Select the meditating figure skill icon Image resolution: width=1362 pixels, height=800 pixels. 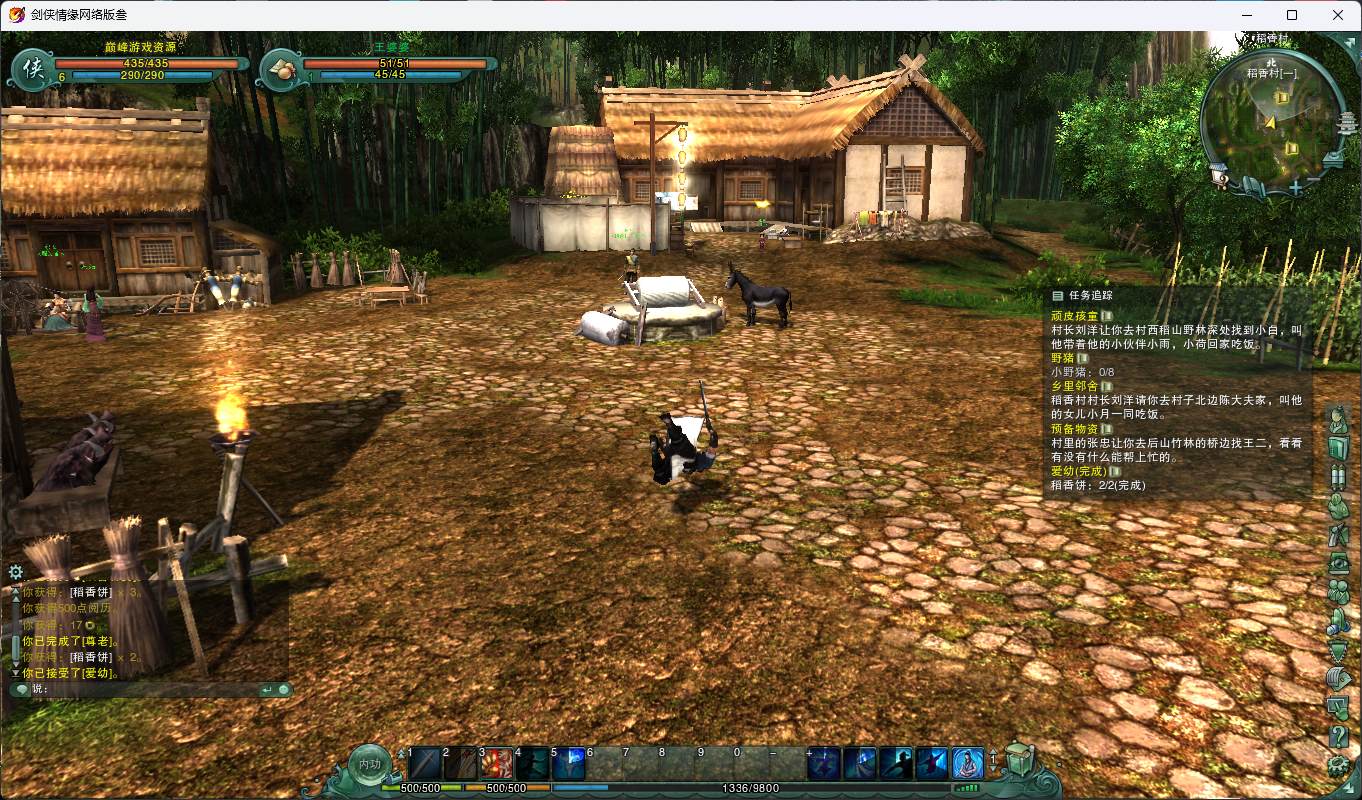point(967,764)
